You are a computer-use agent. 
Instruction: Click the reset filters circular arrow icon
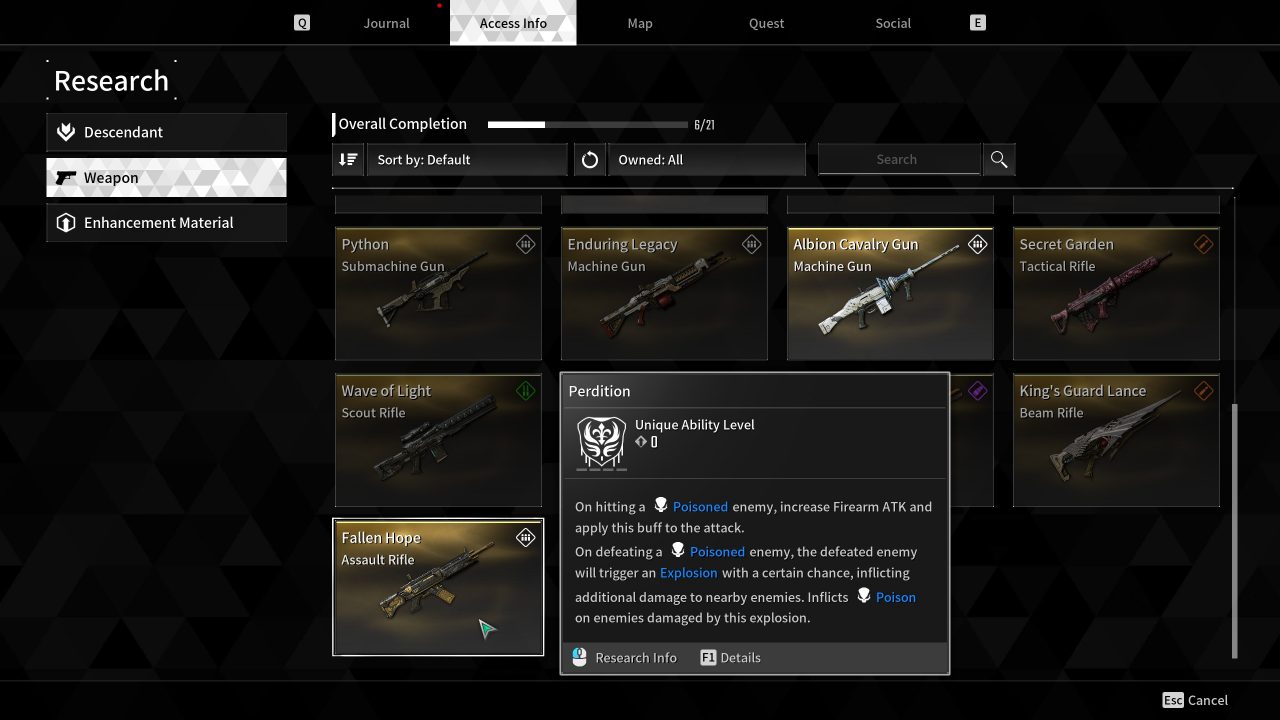[x=590, y=159]
